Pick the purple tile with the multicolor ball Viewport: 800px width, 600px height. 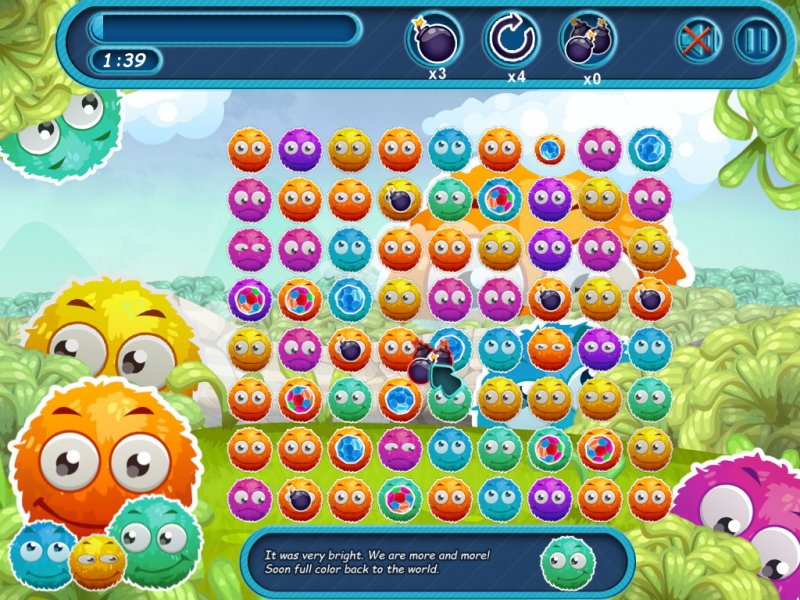[250, 299]
